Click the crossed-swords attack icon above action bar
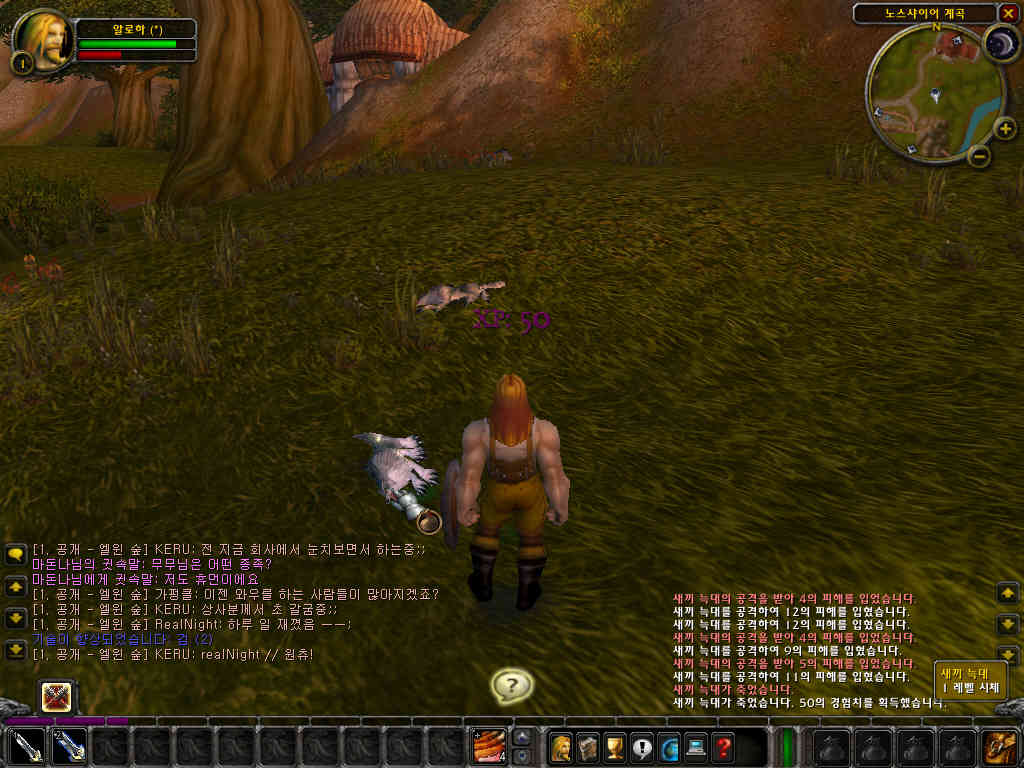This screenshot has height=768, width=1024. [x=57, y=697]
